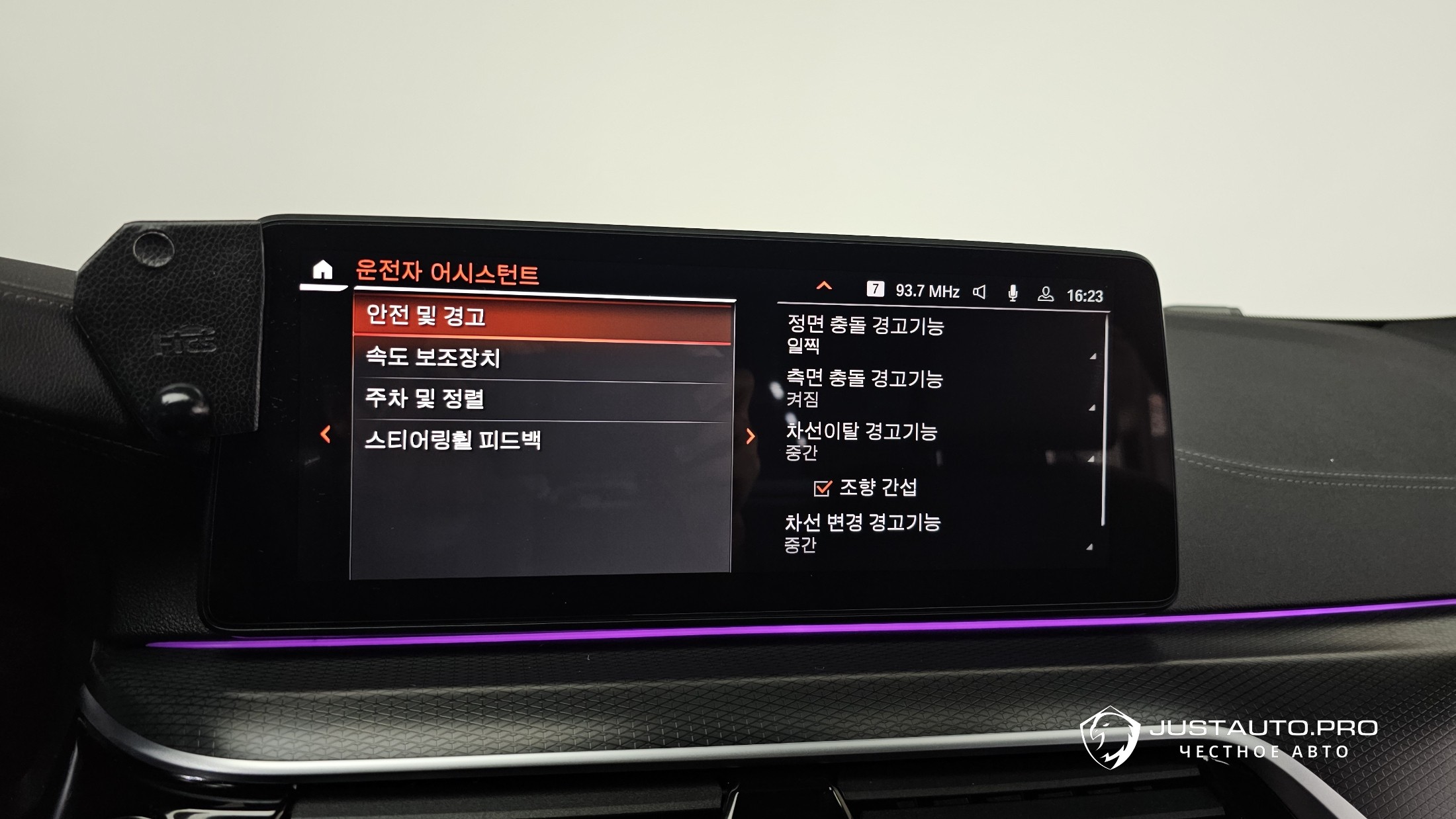Click the 93.7 MHz radio station indicator
Image resolution: width=1456 pixels, height=819 pixels.
(x=927, y=292)
